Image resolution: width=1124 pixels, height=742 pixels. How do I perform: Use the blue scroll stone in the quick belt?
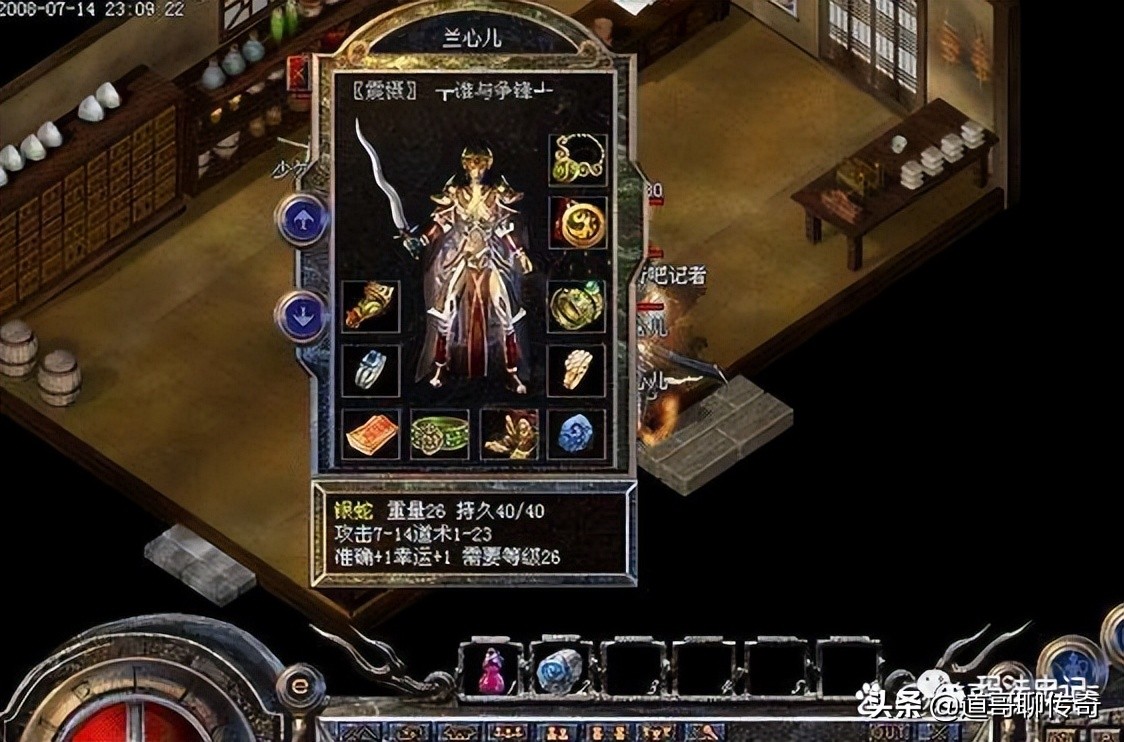click(x=559, y=670)
